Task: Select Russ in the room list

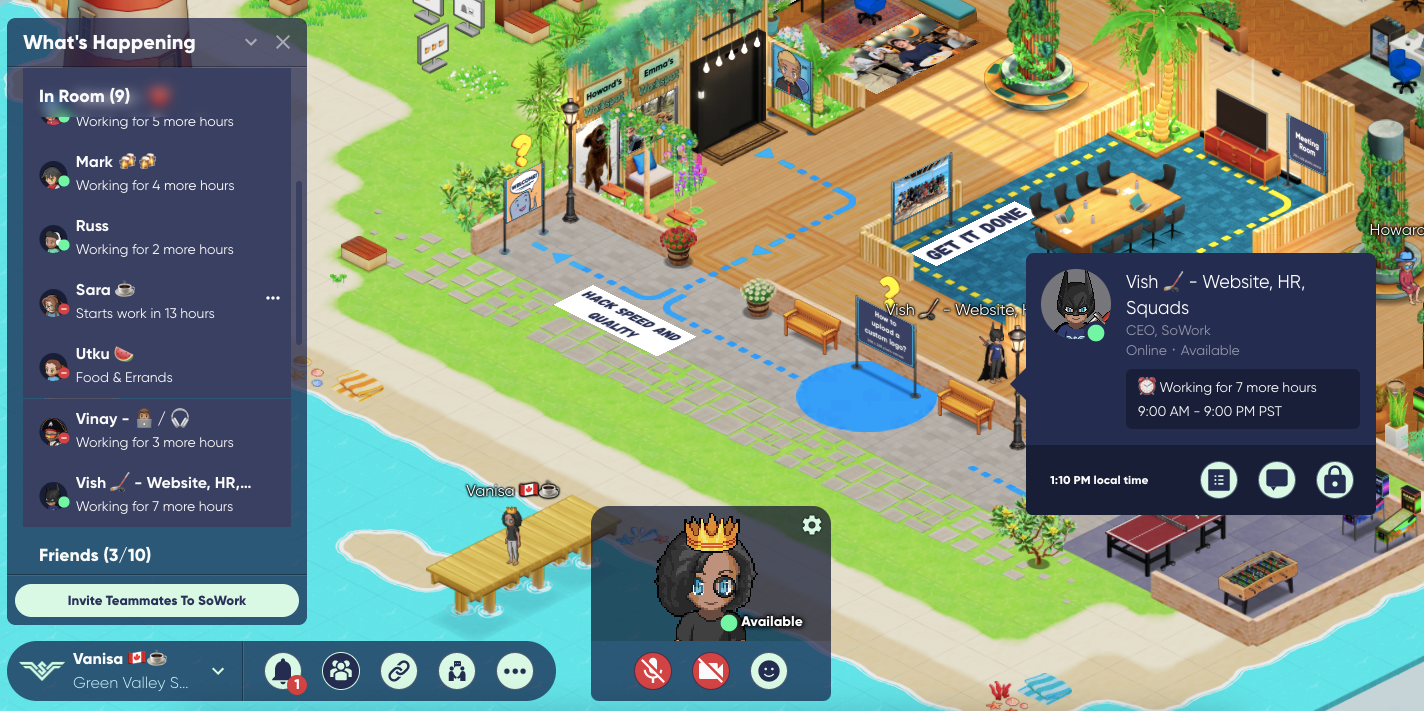Action: (x=155, y=237)
